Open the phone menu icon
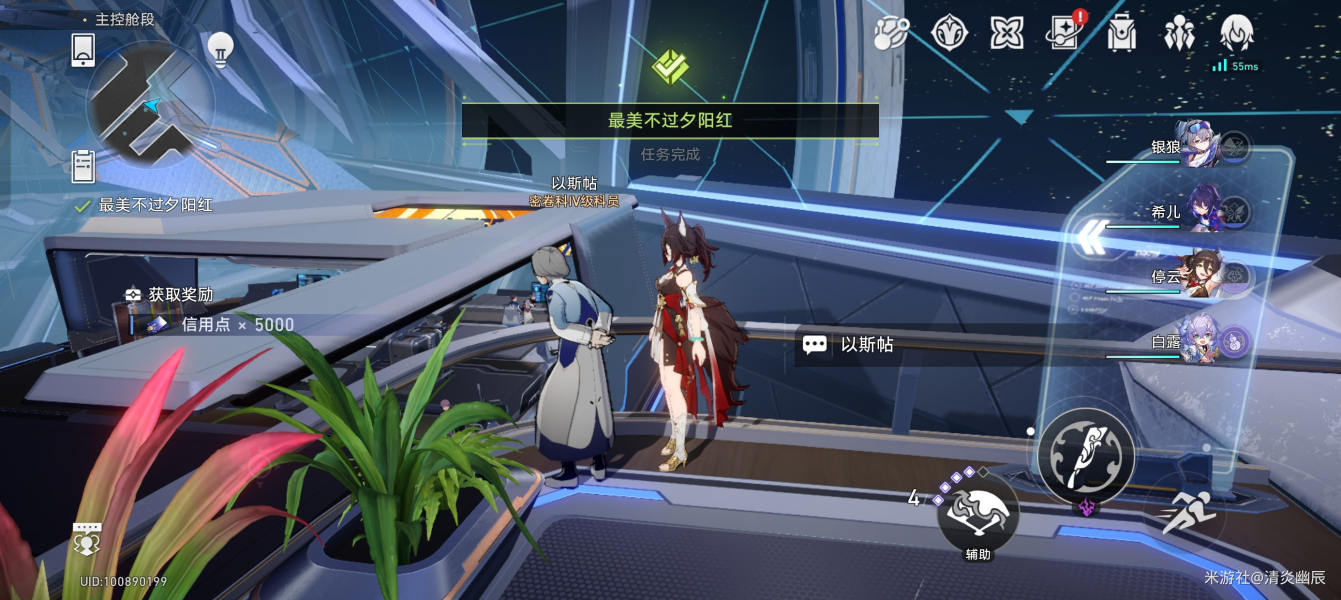1341x600 pixels. [83, 49]
